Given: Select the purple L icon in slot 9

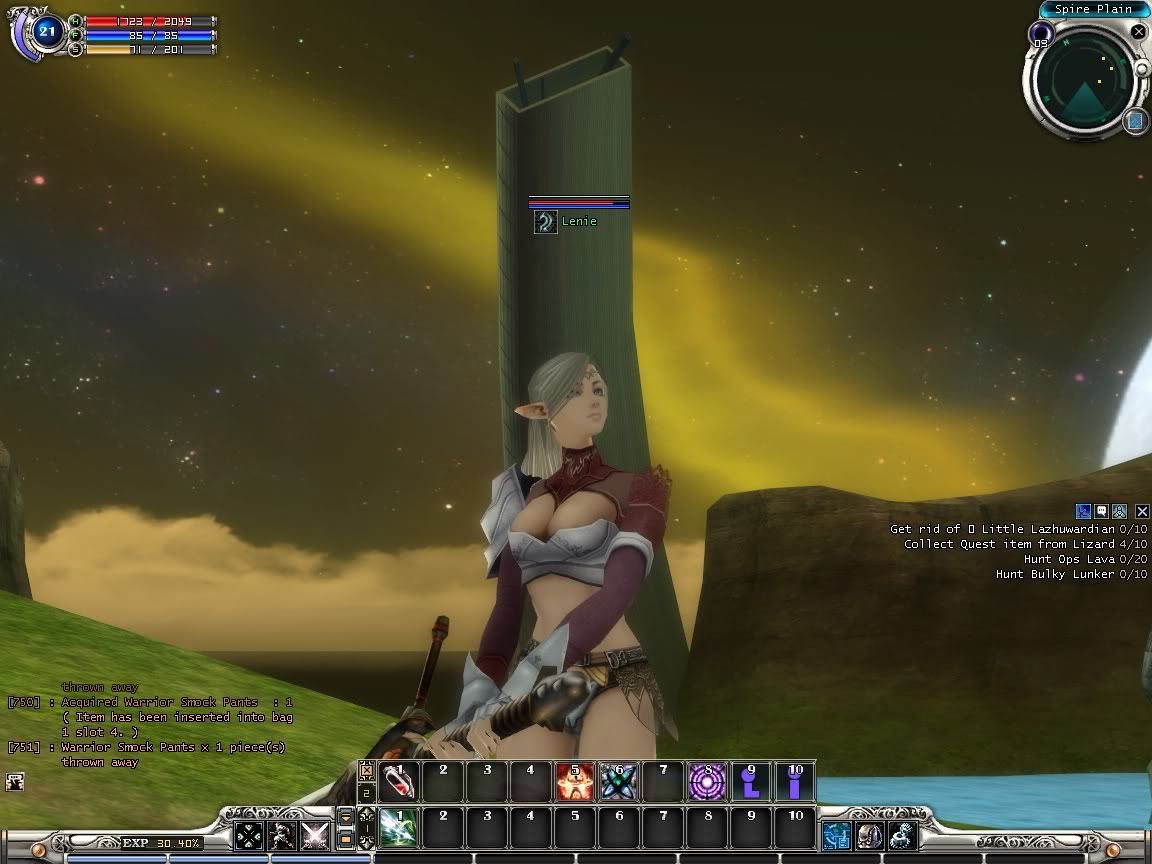Looking at the screenshot, I should click(751, 782).
